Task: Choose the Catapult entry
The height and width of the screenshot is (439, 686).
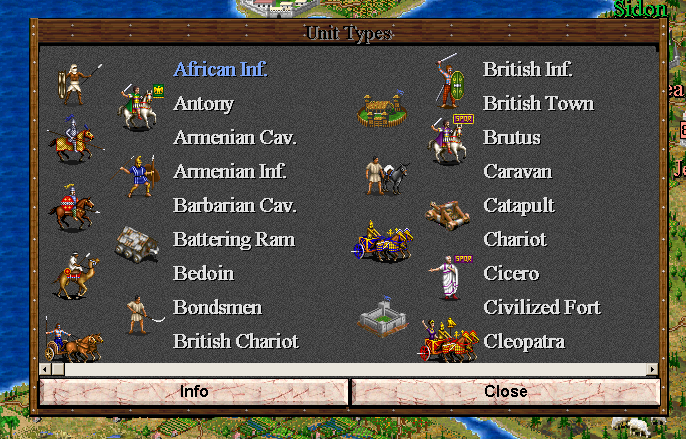Action: [519, 205]
